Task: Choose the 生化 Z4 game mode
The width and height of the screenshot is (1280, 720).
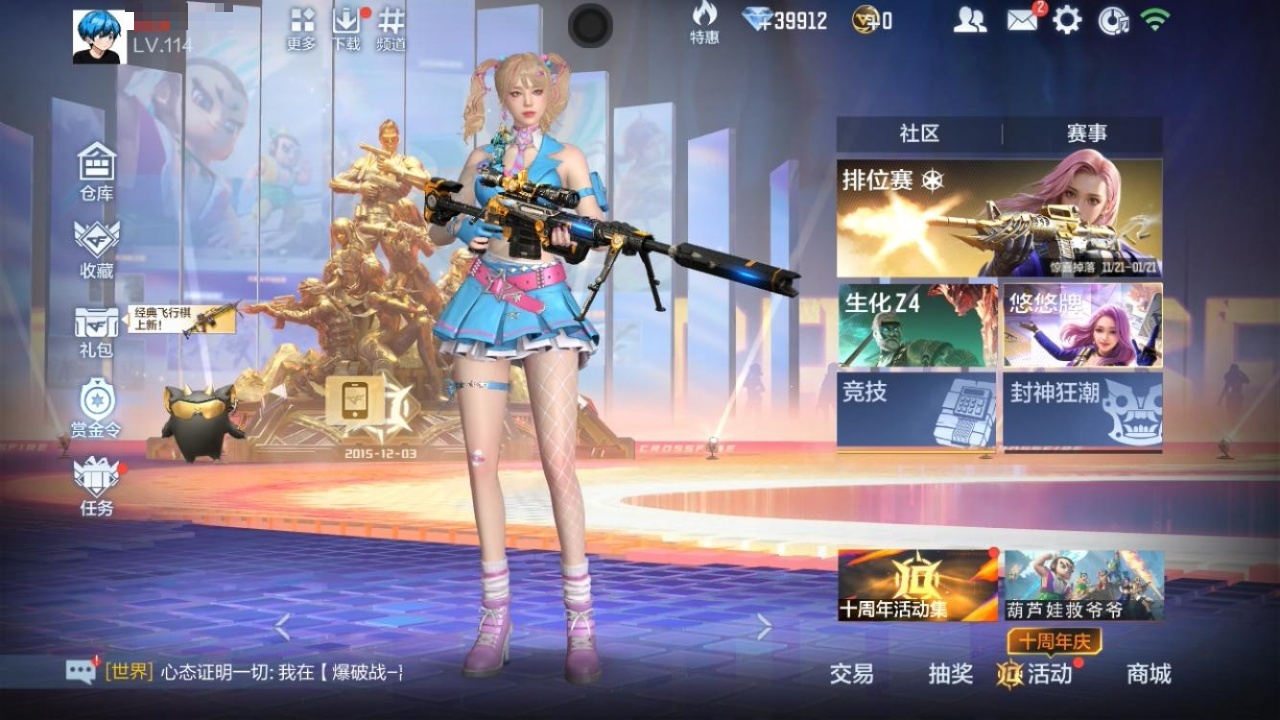Action: coord(917,325)
